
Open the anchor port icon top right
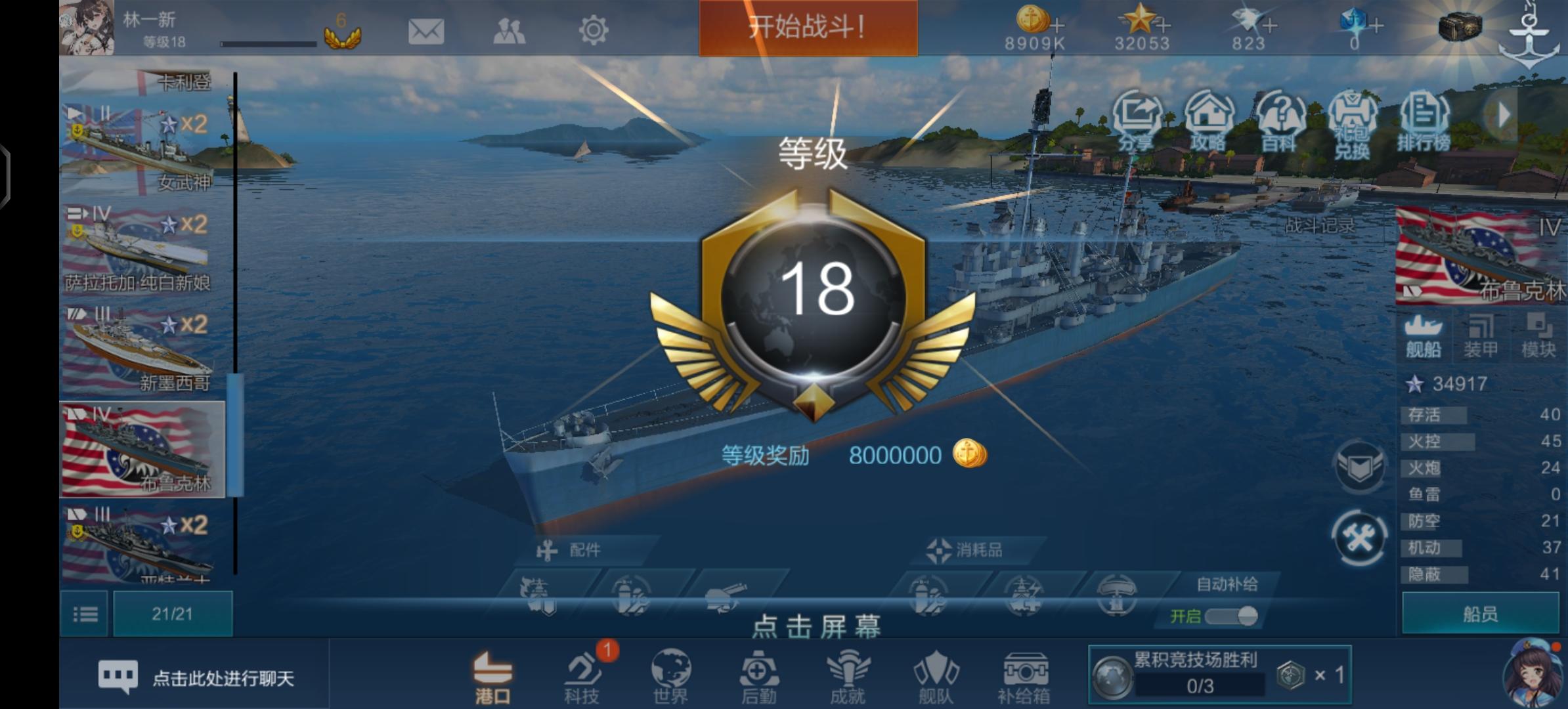[x=1530, y=36]
